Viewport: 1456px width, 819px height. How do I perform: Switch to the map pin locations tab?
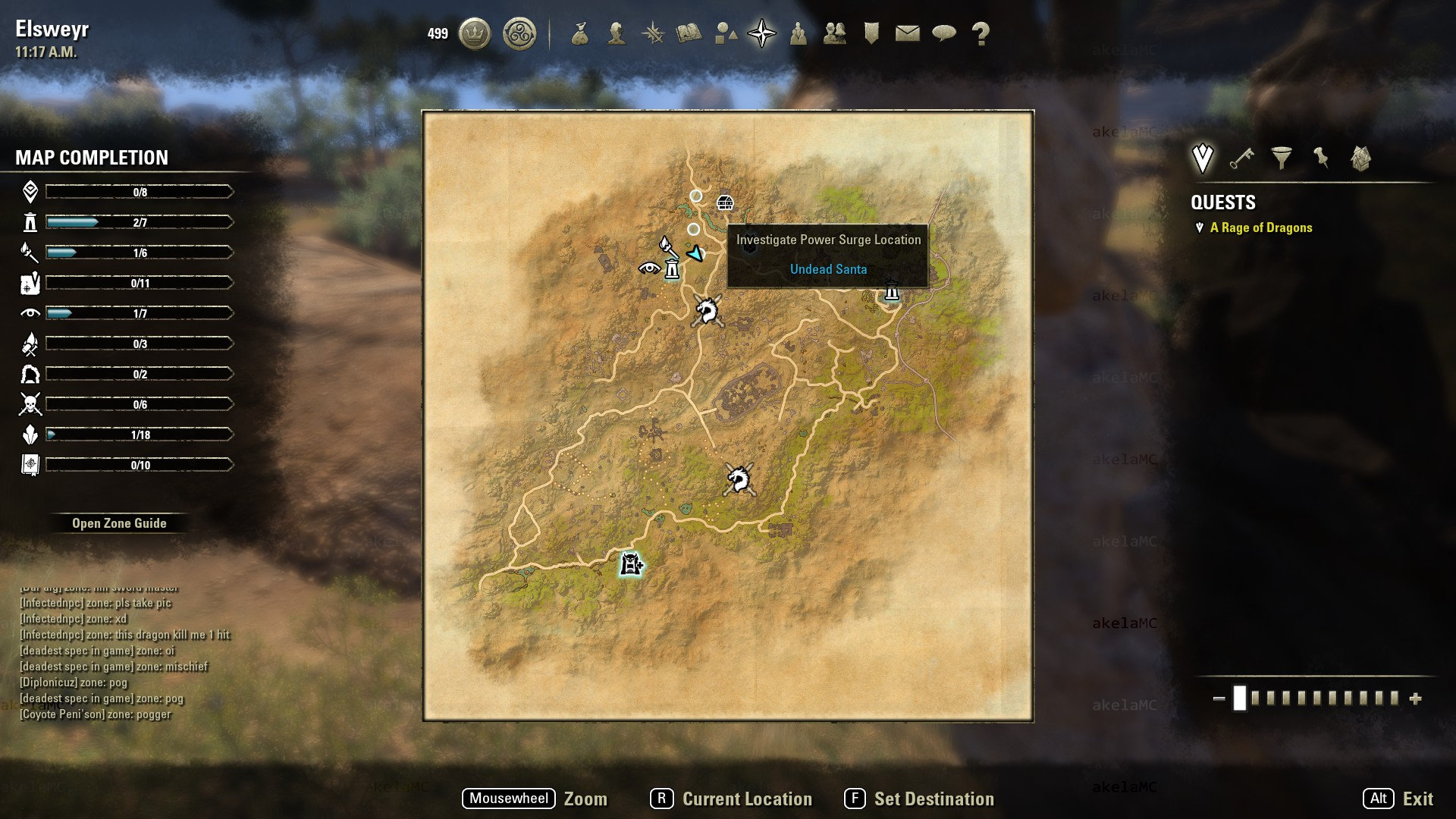(1321, 158)
